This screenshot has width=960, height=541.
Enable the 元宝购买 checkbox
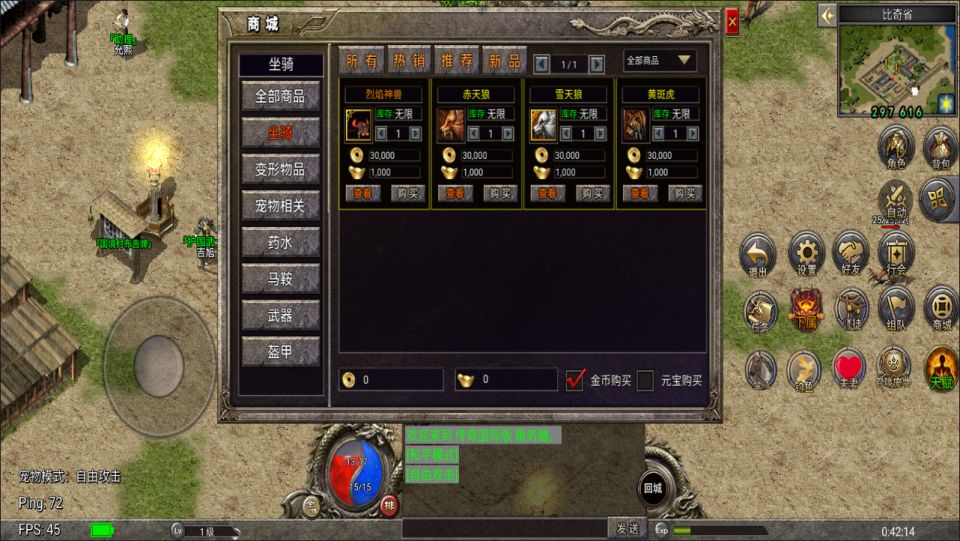(645, 380)
